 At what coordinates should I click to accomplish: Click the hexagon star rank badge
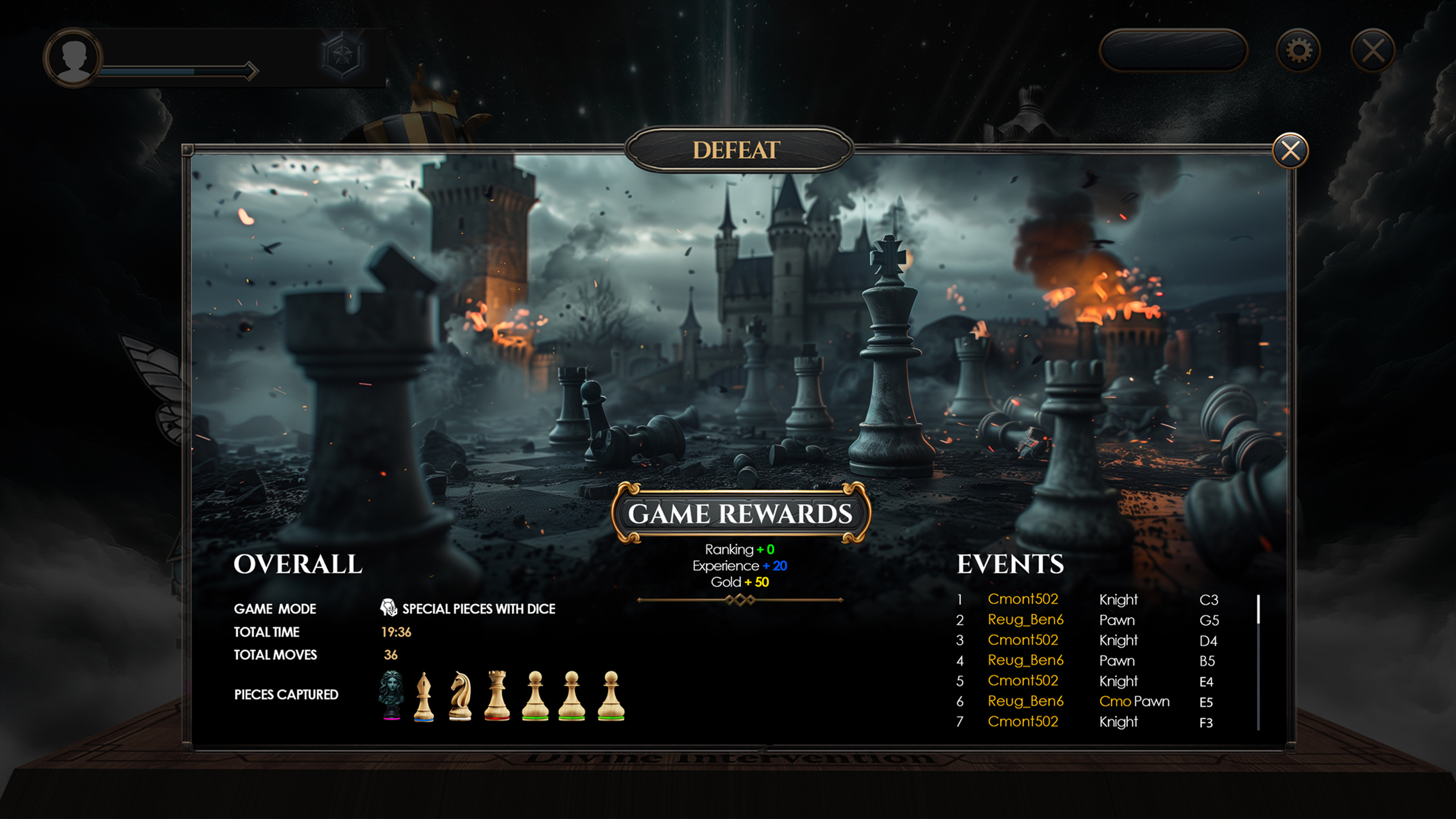click(x=342, y=55)
